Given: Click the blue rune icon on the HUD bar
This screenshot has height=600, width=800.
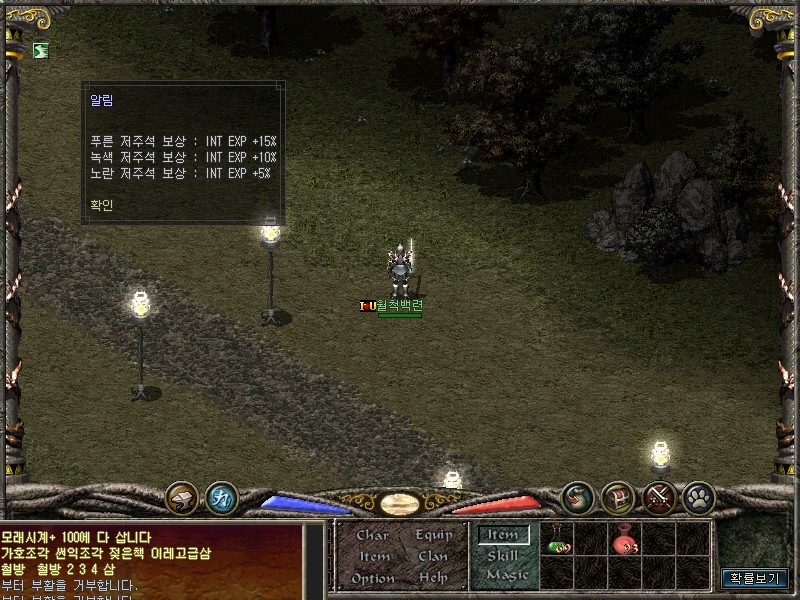Looking at the screenshot, I should (221, 496).
